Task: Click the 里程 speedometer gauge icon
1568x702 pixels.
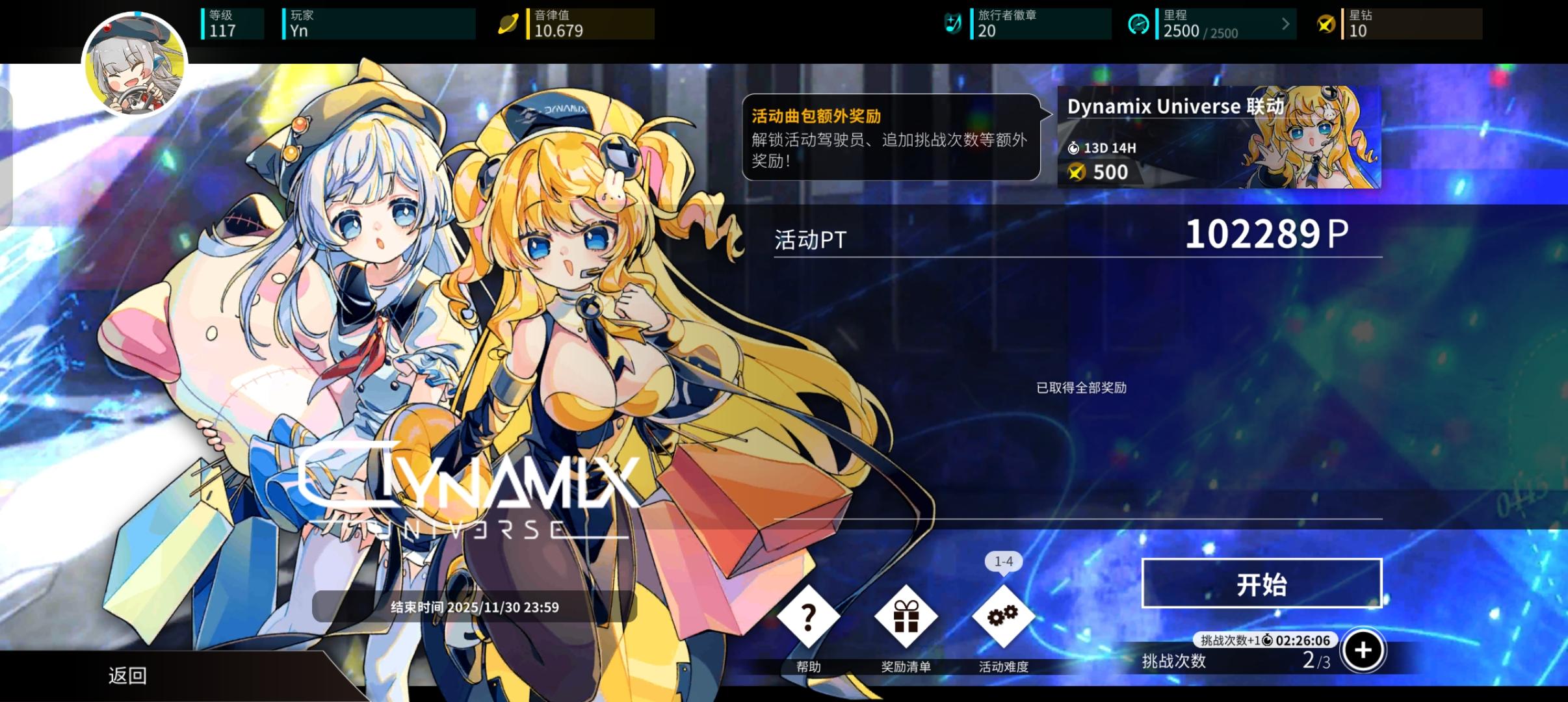Action: (1139, 23)
